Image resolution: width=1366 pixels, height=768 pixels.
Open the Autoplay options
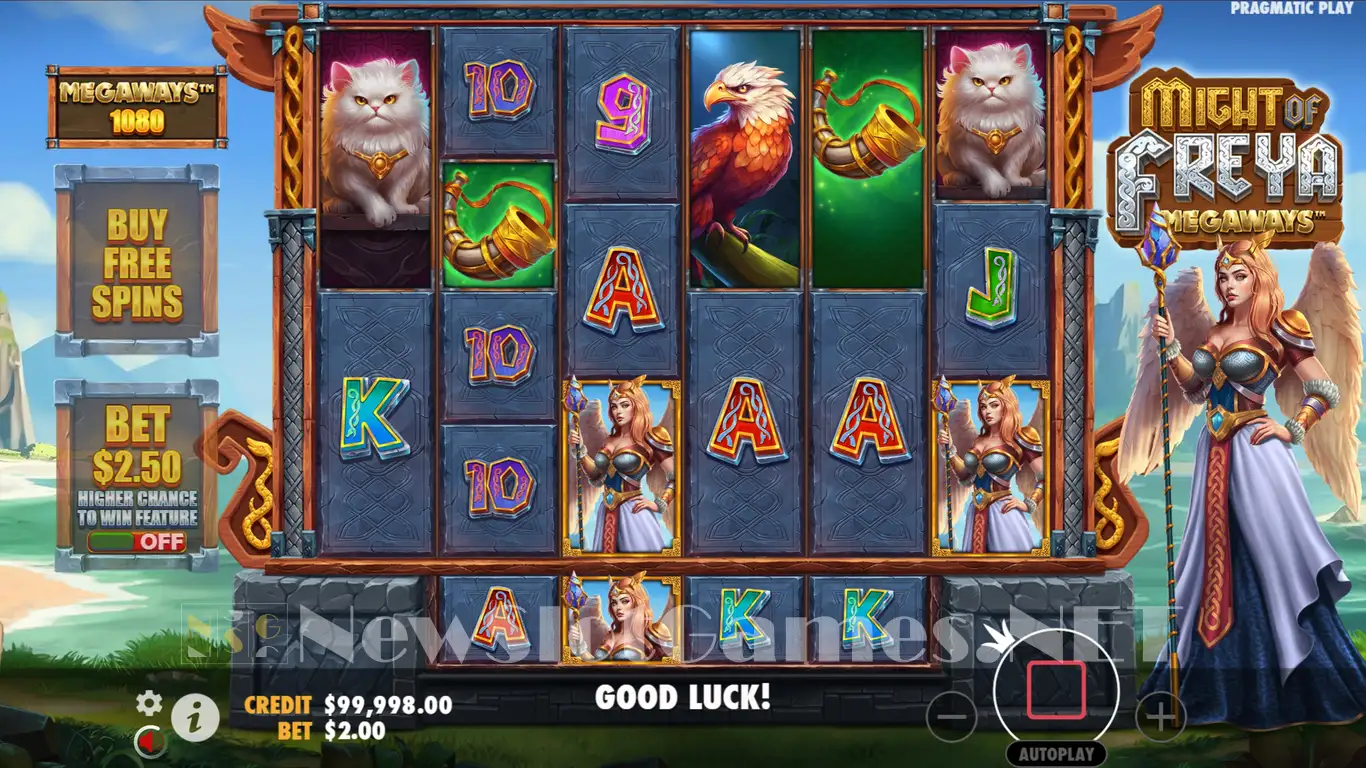coord(1056,754)
